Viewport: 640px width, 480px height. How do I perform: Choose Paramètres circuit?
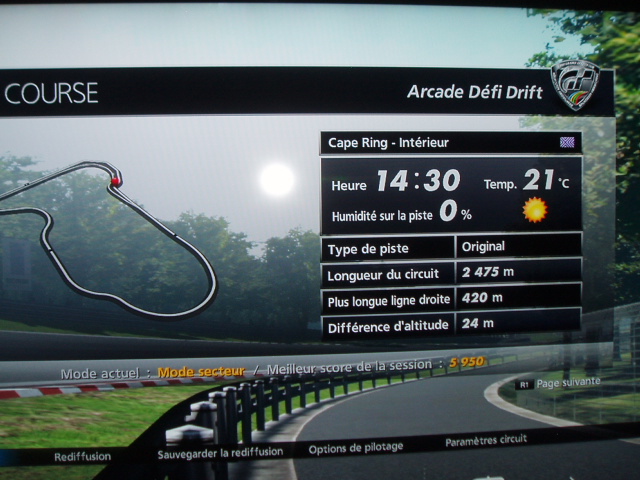pyautogui.click(x=486, y=441)
